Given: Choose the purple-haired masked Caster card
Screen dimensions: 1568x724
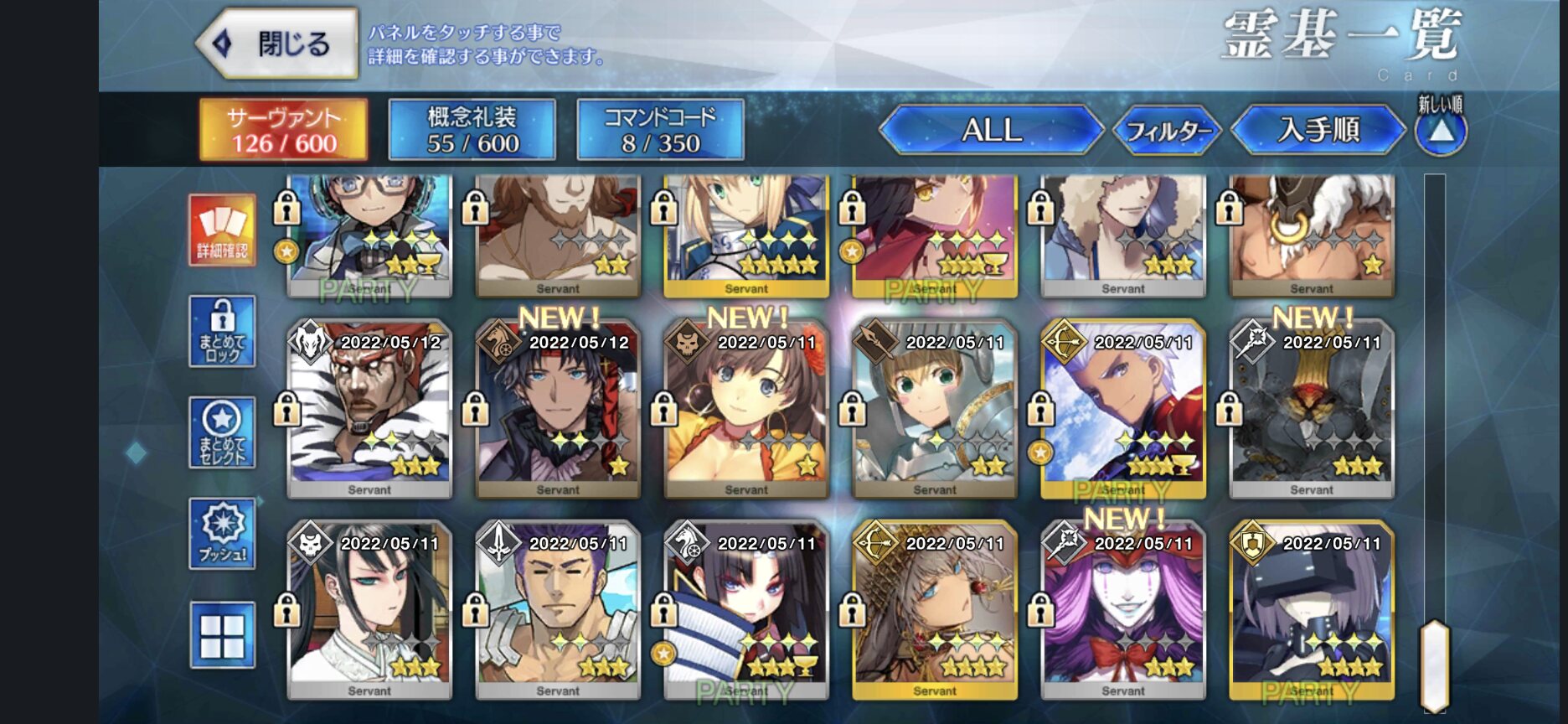Looking at the screenshot, I should (x=1122, y=612).
